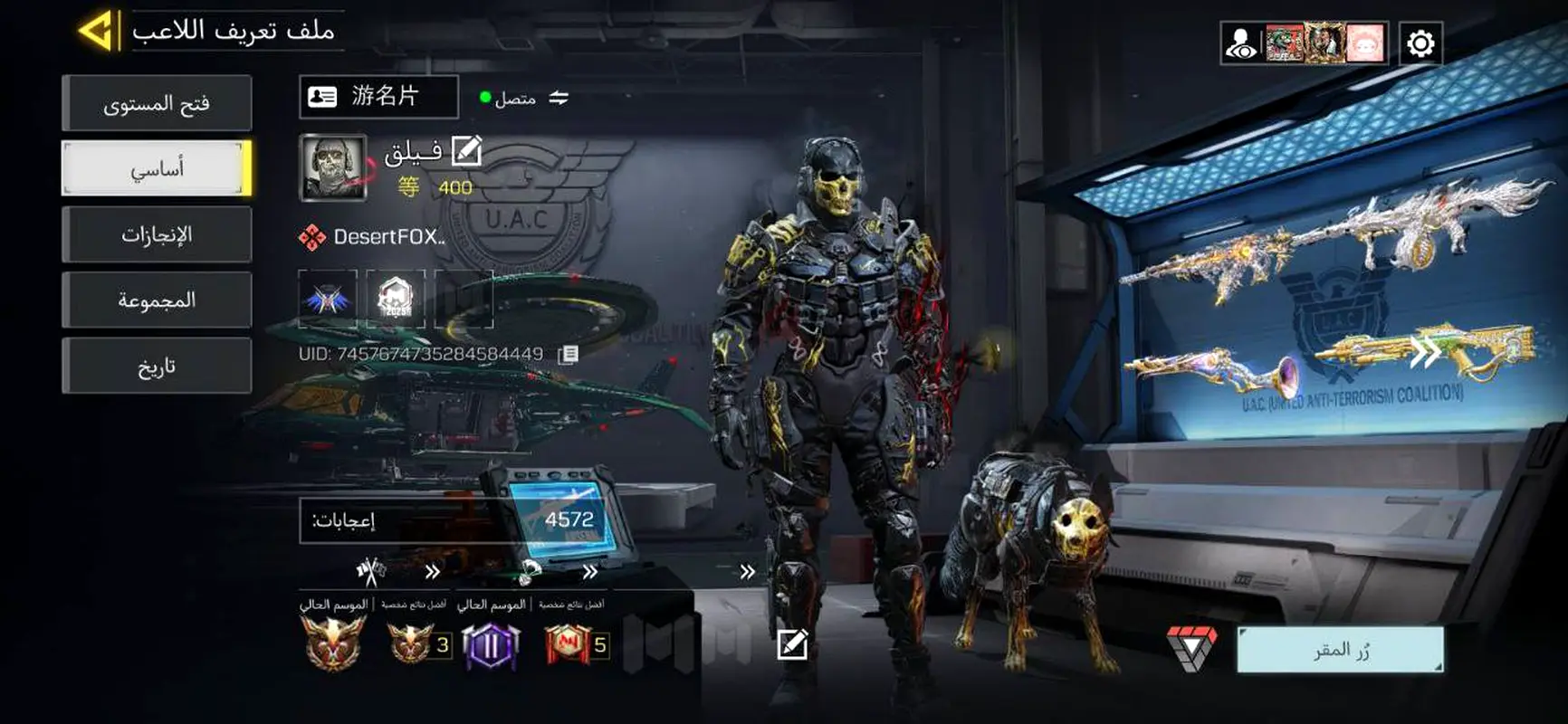1568x724 pixels.
Task: Expand the weapon showcase with double arrows
Action: point(1425,353)
